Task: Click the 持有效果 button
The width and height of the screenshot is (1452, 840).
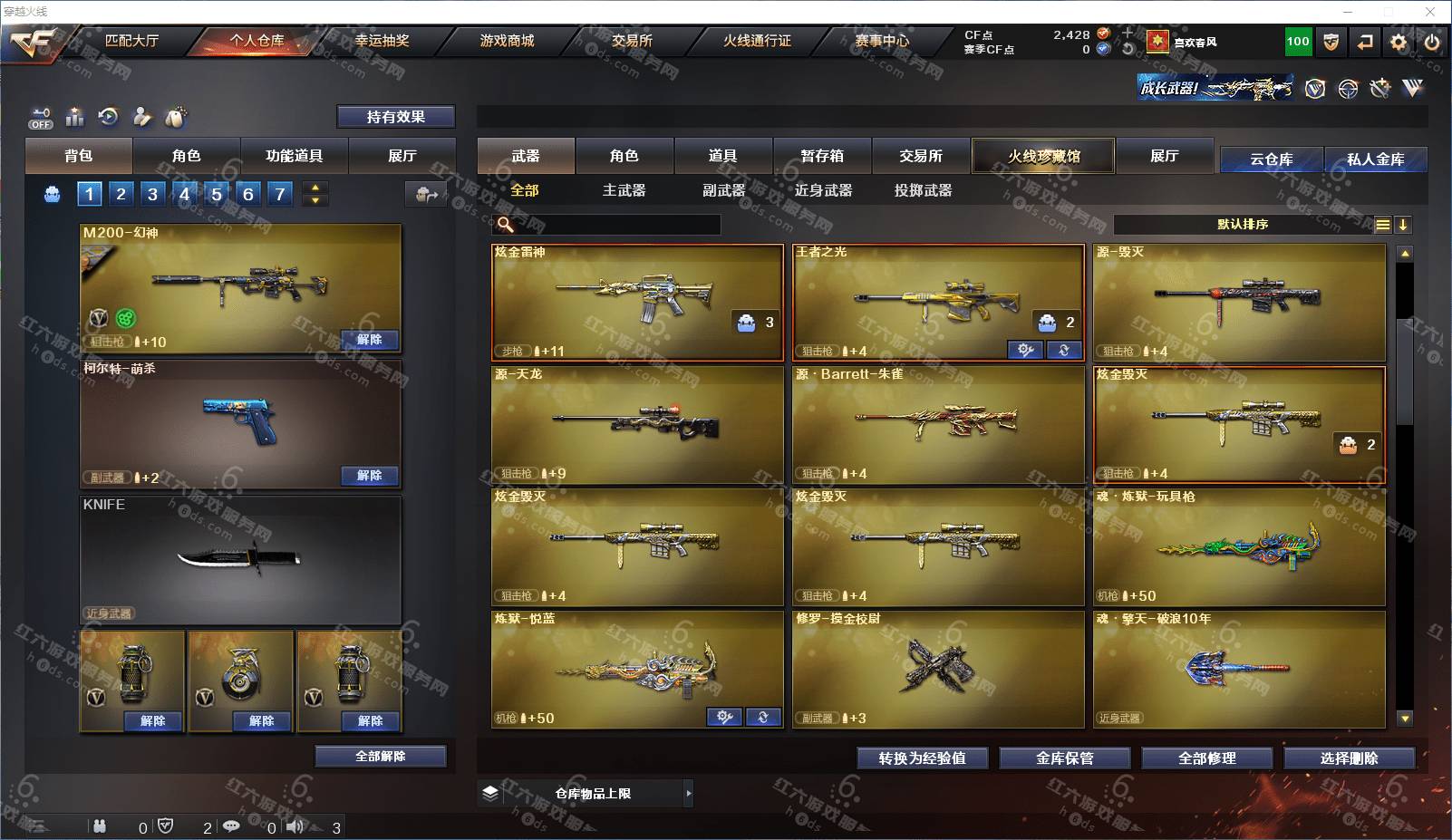Action: (x=396, y=117)
